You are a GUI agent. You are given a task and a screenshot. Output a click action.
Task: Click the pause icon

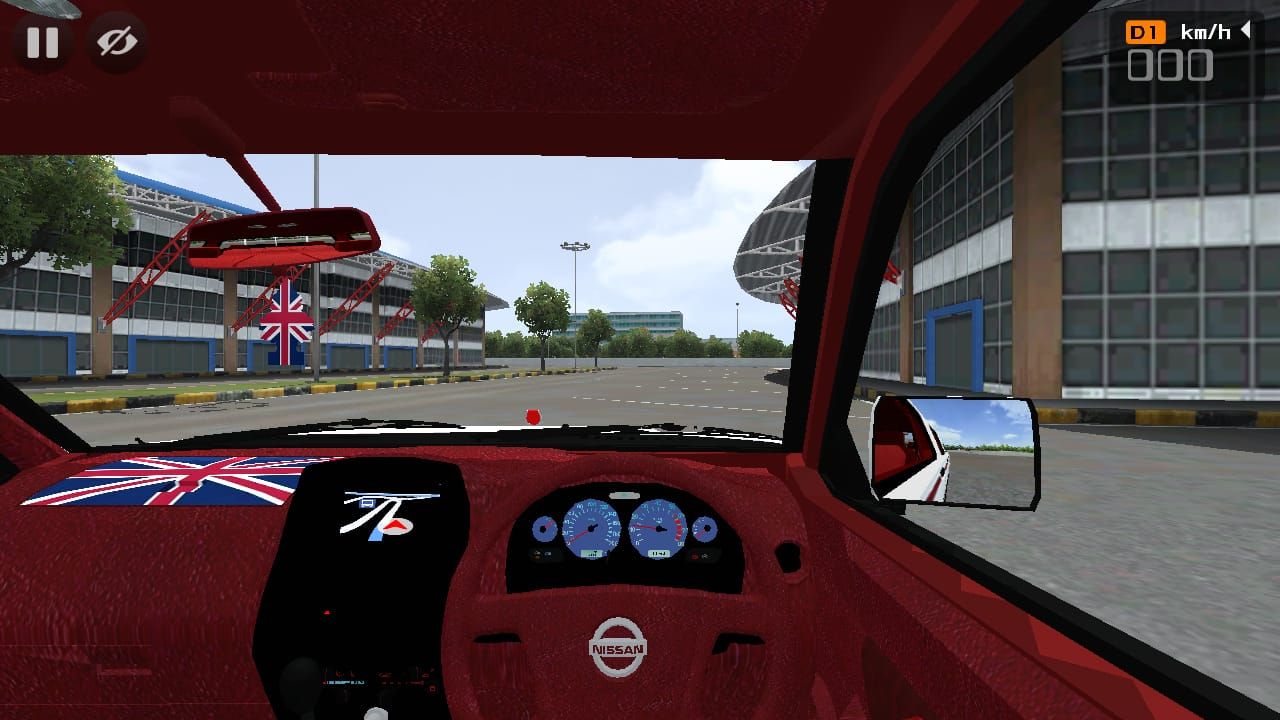tap(42, 42)
